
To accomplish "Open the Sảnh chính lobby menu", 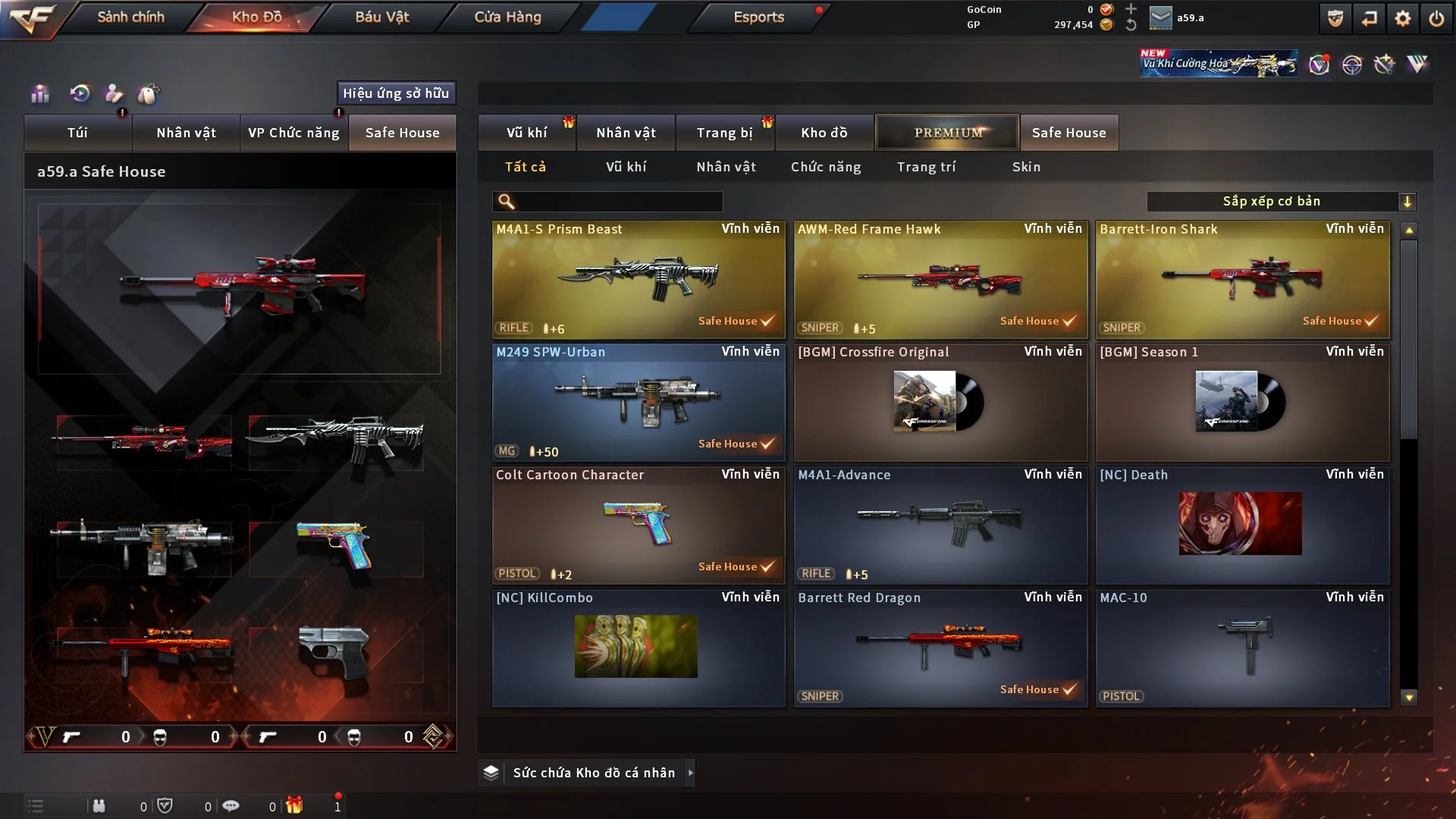I will pos(130,17).
